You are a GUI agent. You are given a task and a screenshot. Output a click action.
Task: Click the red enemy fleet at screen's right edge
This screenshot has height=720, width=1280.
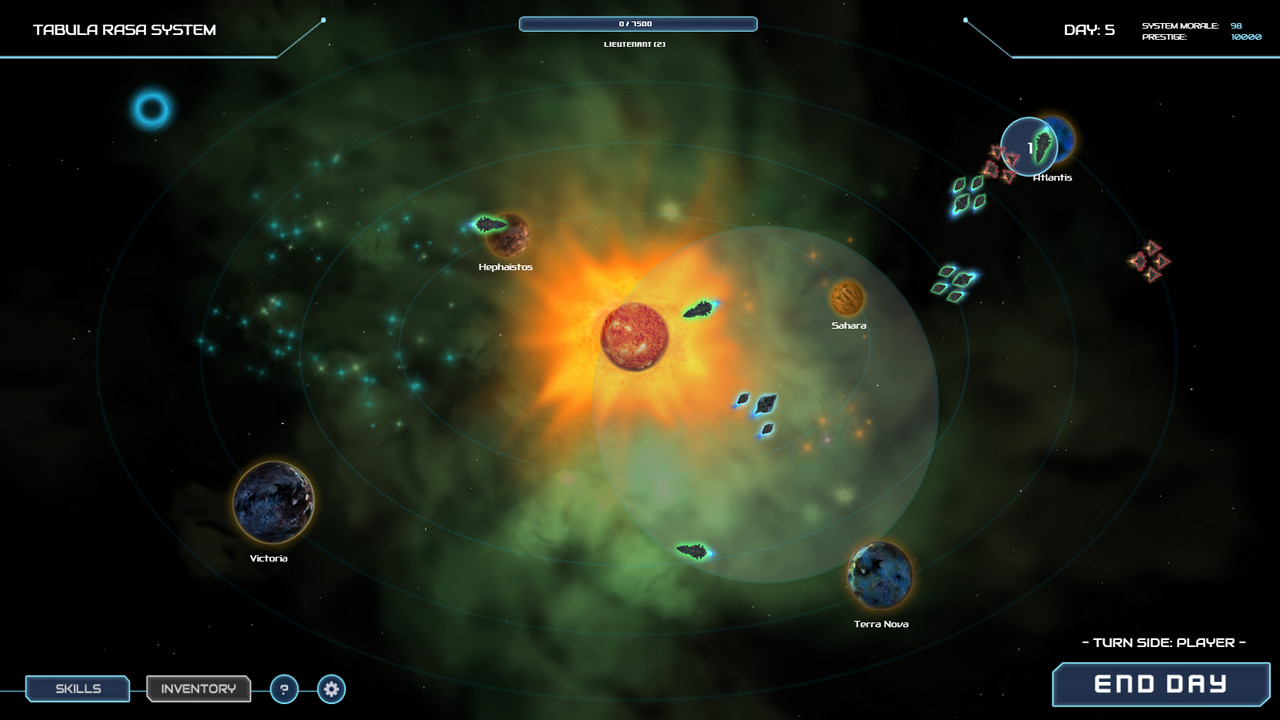click(x=1151, y=260)
